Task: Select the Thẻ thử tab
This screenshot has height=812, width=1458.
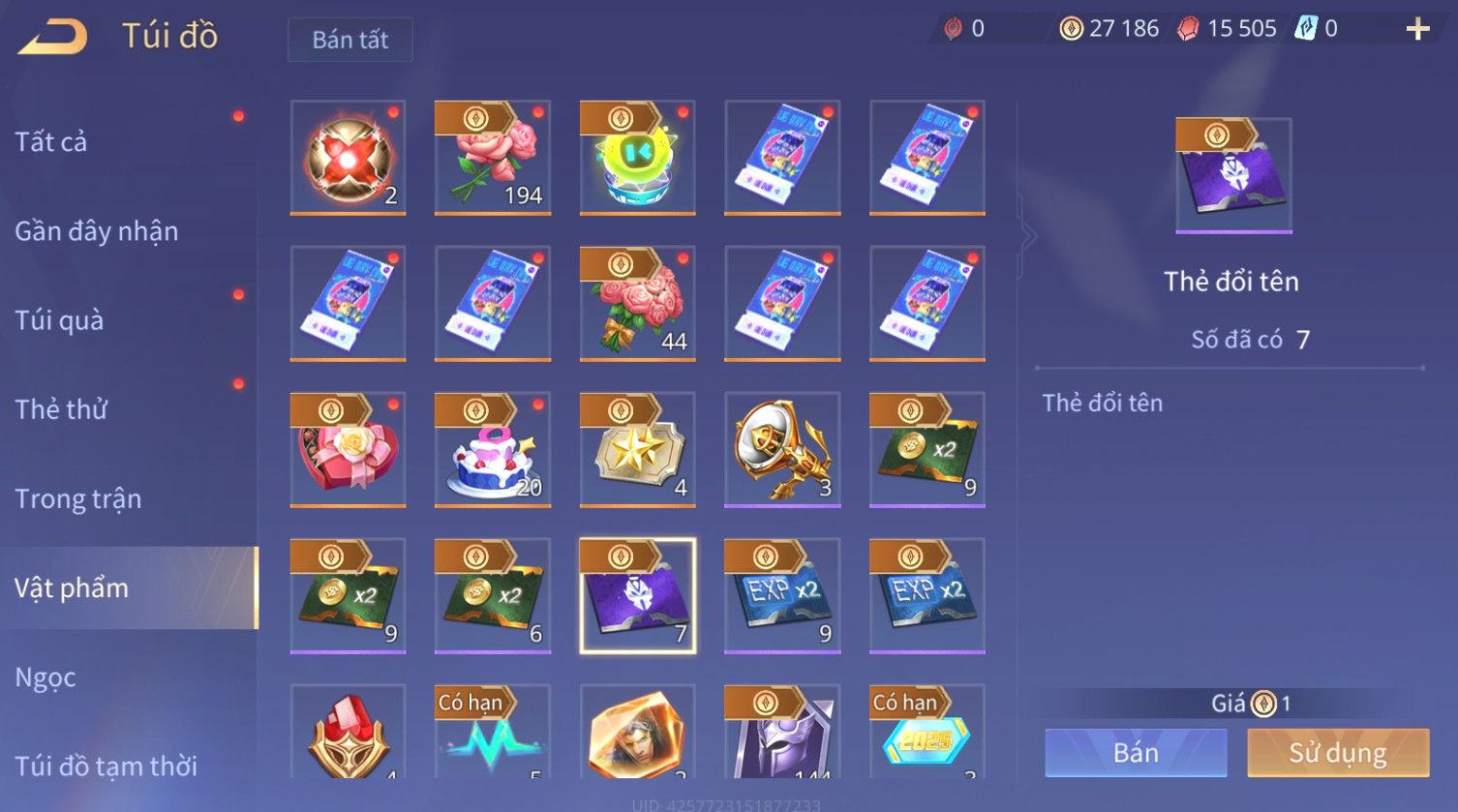Action: tap(61, 409)
